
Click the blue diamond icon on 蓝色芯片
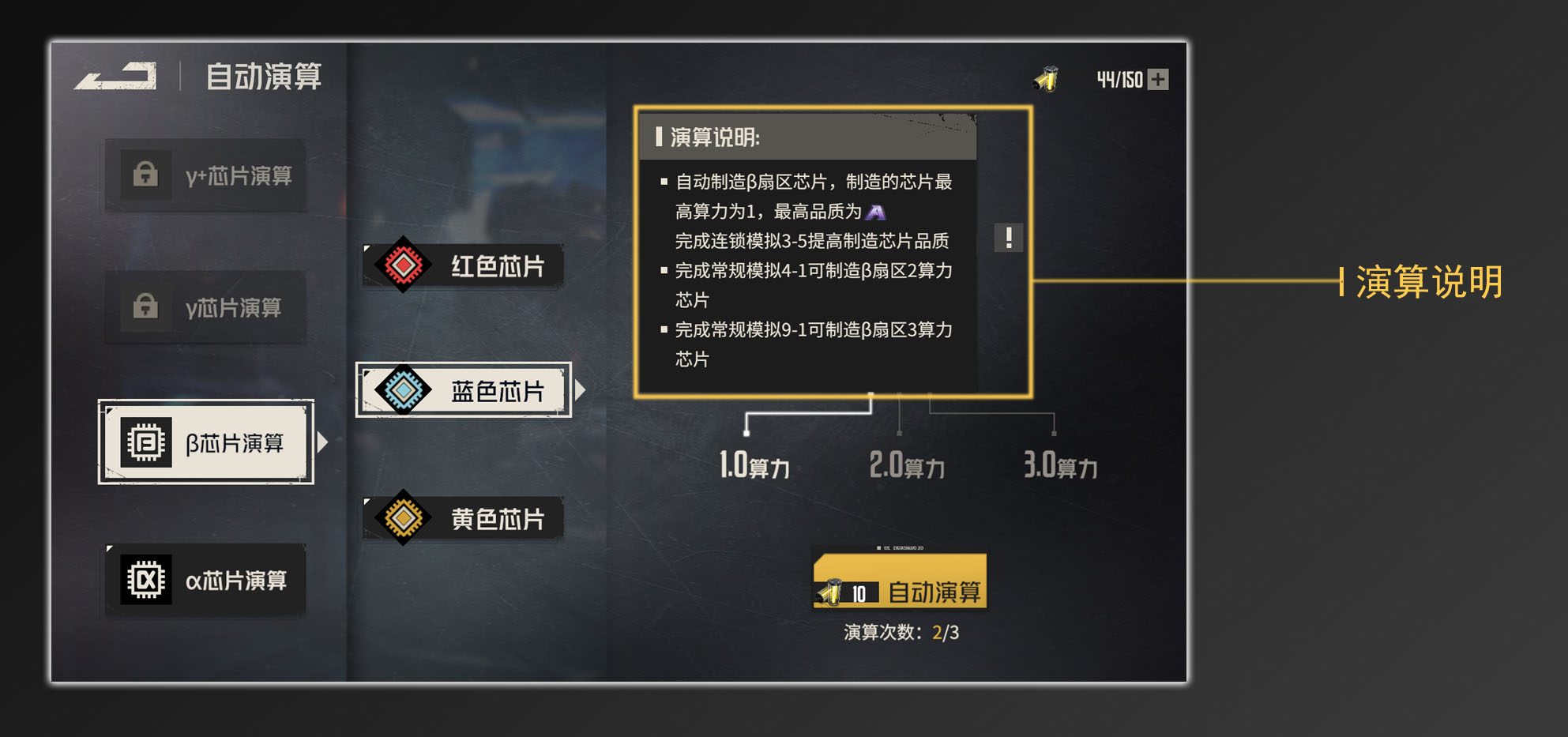pyautogui.click(x=405, y=389)
